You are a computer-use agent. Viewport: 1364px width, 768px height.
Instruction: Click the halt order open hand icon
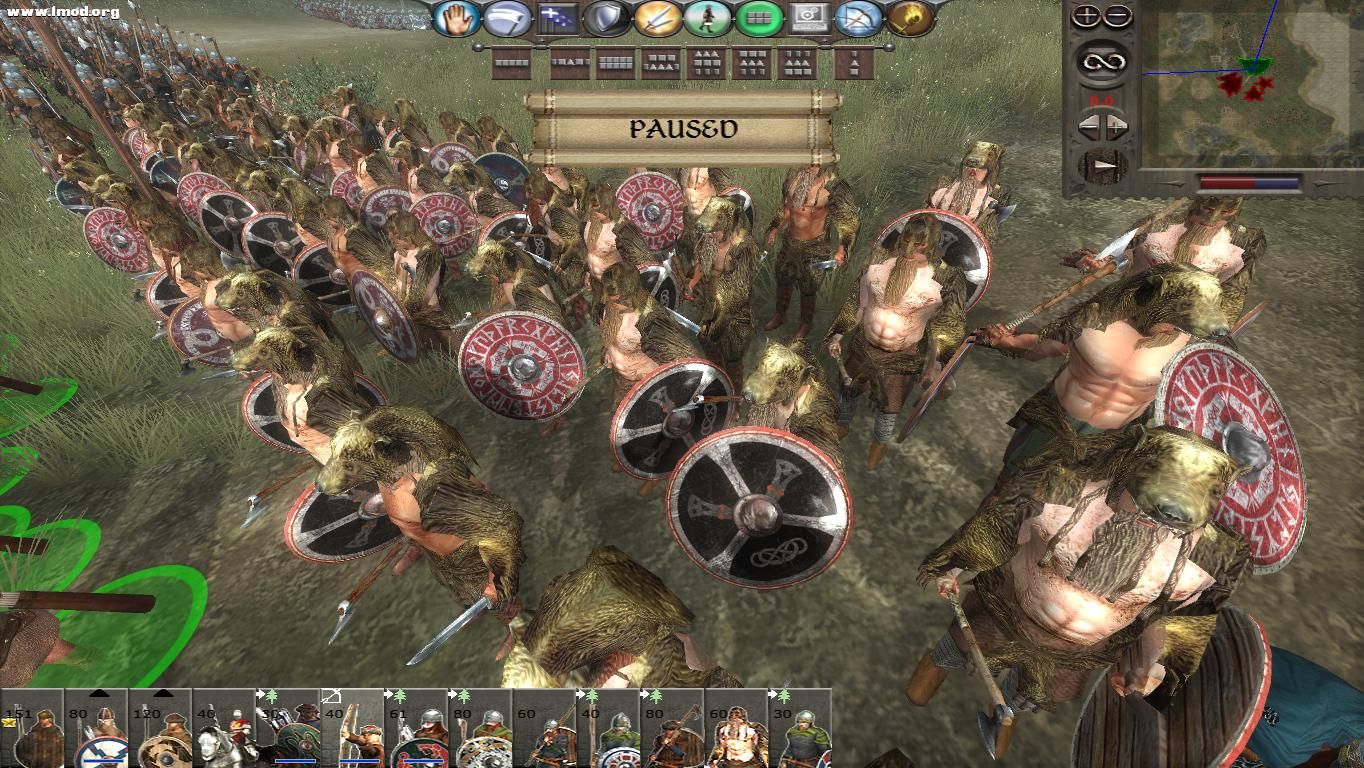coord(456,18)
